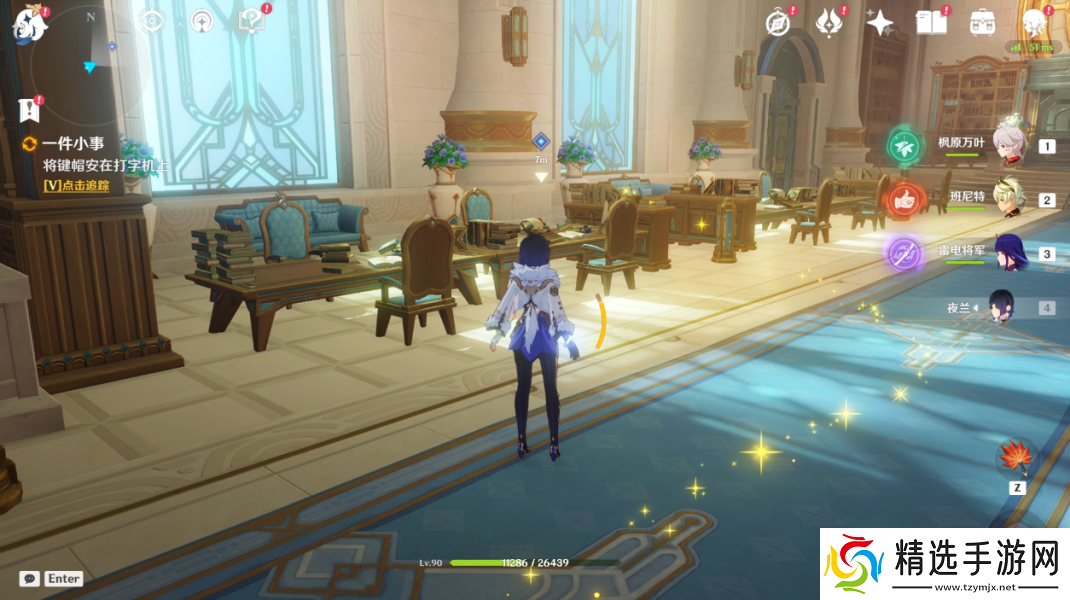Use the red maple leaf gadget
This screenshot has width=1070, height=600.
point(1017,458)
